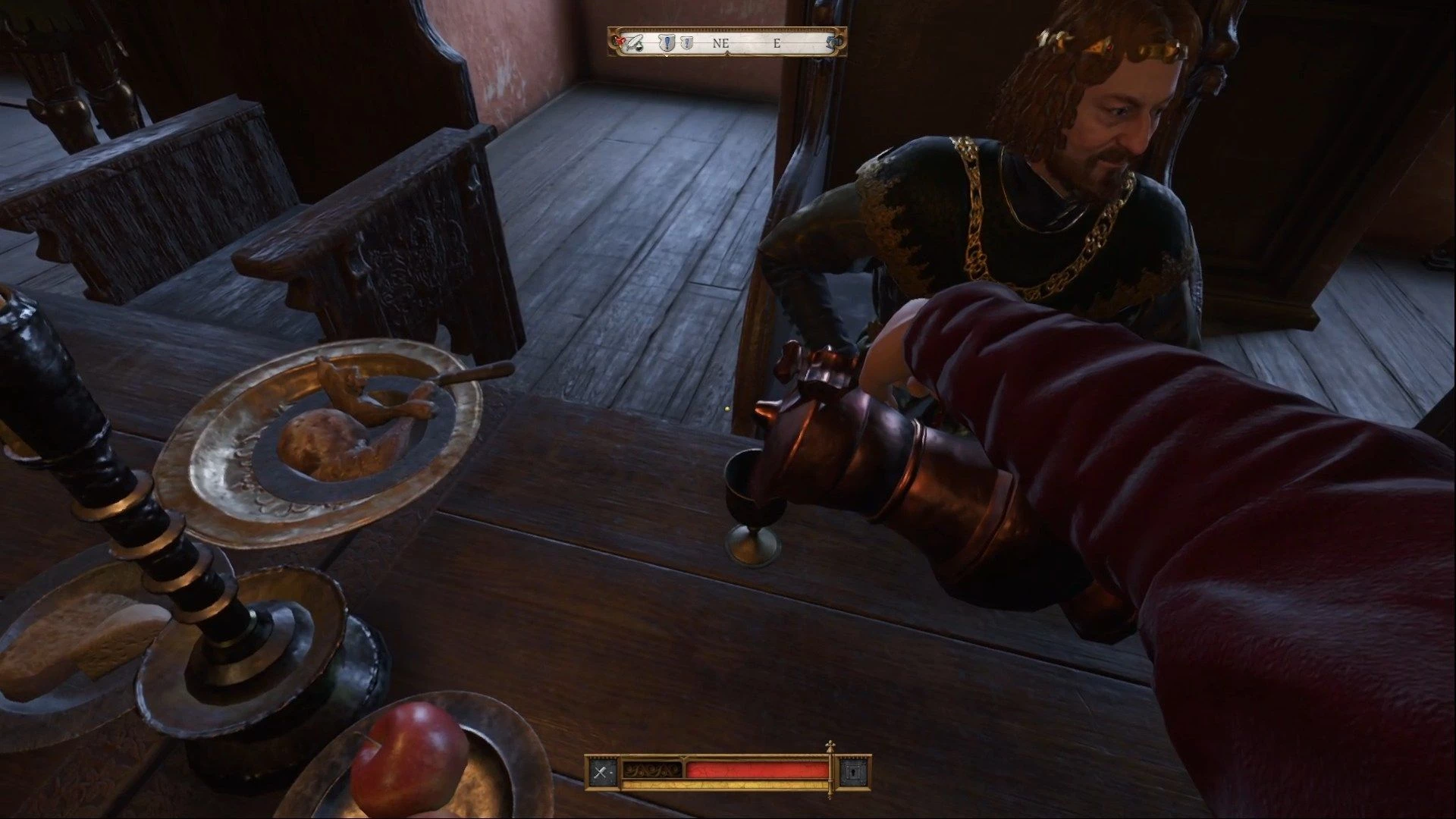The width and height of the screenshot is (1456, 819).
Task: Click the crossed weapons slot icon
Action: pyautogui.click(x=603, y=772)
